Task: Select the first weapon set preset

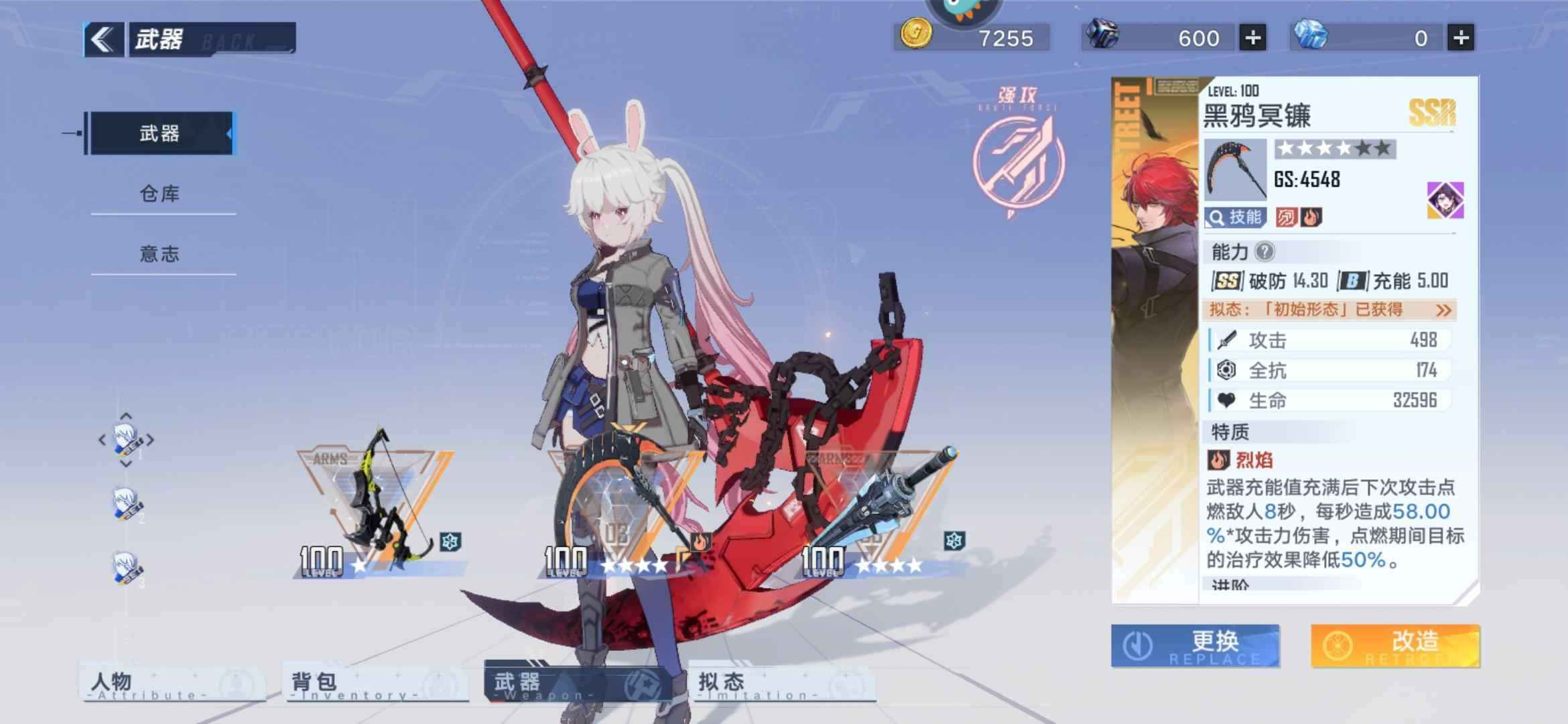Action: (x=126, y=439)
